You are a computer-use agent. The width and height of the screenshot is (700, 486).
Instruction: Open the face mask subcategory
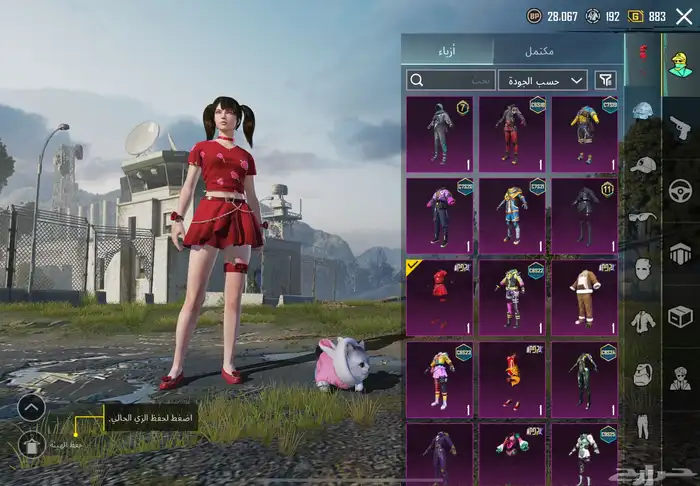(x=642, y=269)
